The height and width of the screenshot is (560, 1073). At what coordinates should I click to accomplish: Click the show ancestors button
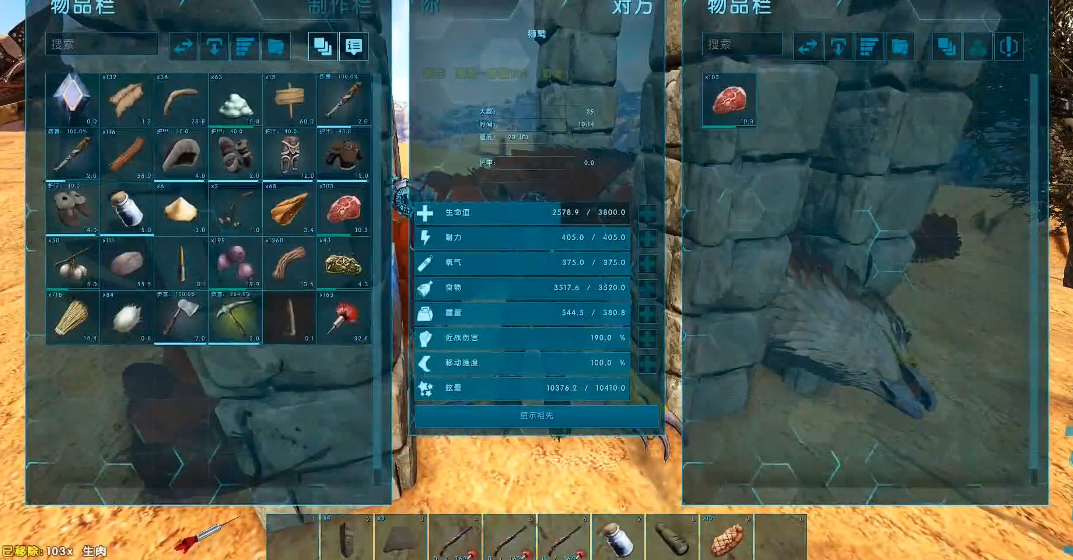[537, 416]
